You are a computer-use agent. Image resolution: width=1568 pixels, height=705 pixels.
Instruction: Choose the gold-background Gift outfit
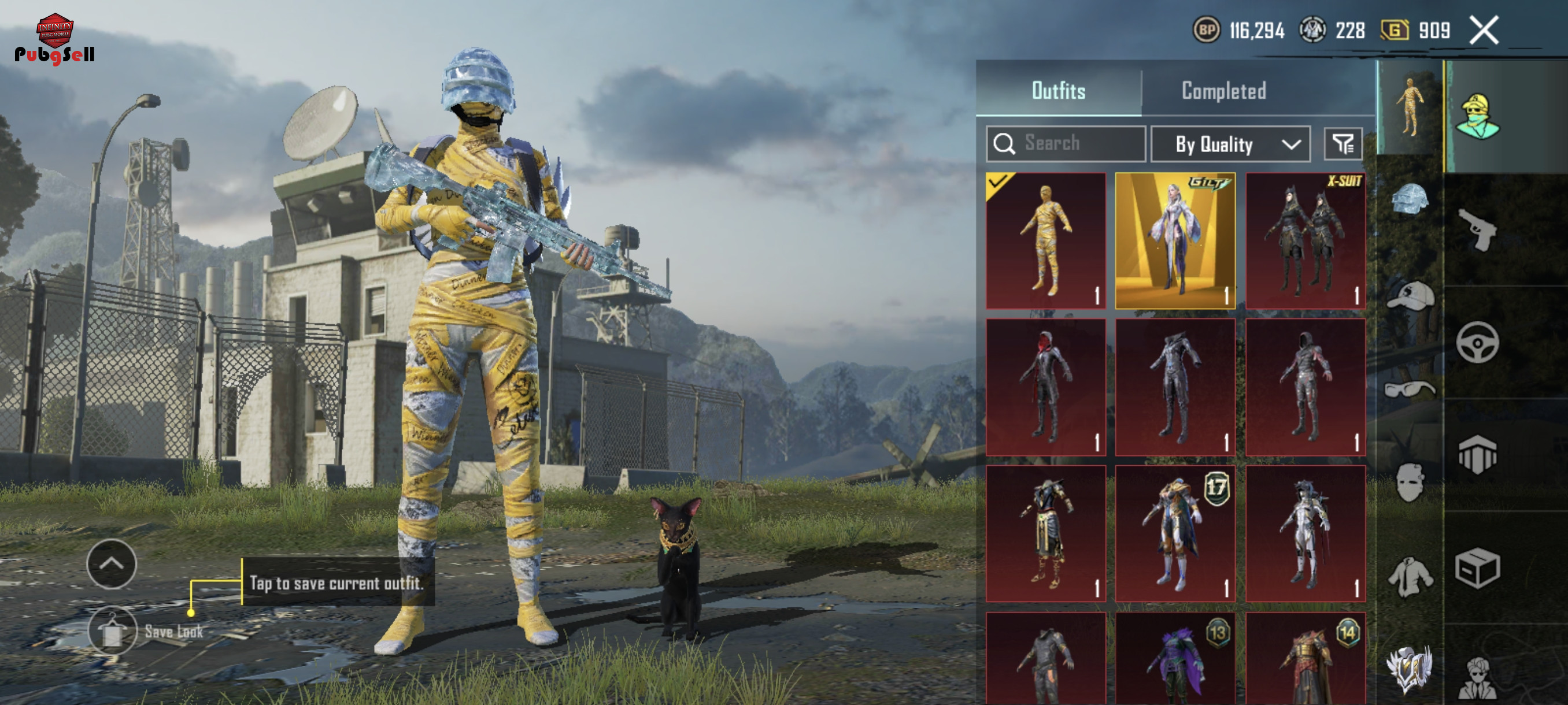tap(1175, 241)
